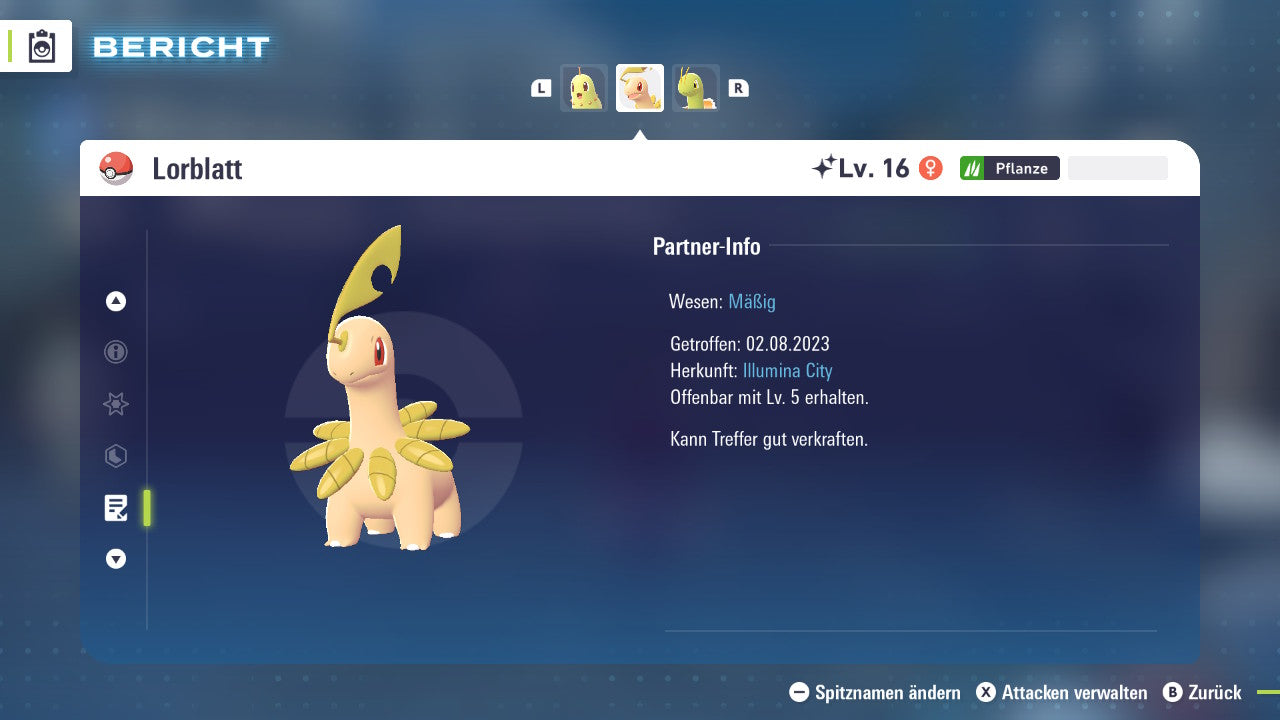Select the star icon in the left sidebar
This screenshot has height=720, width=1280.
(116, 404)
